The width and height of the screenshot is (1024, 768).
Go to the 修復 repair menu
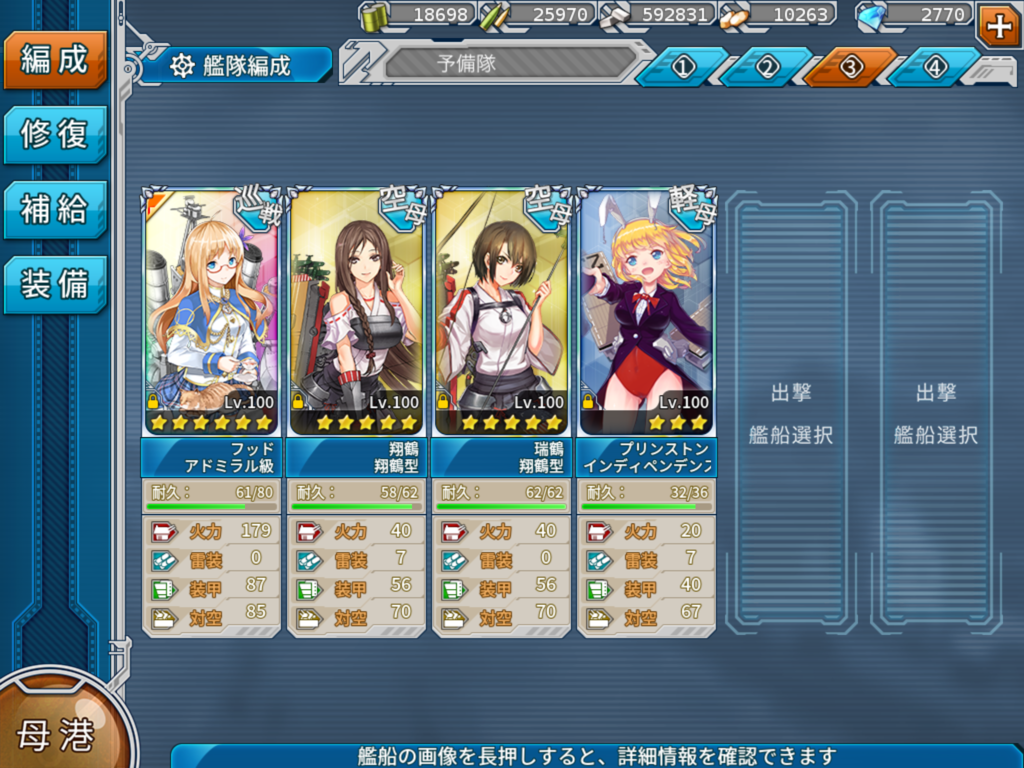click(54, 135)
